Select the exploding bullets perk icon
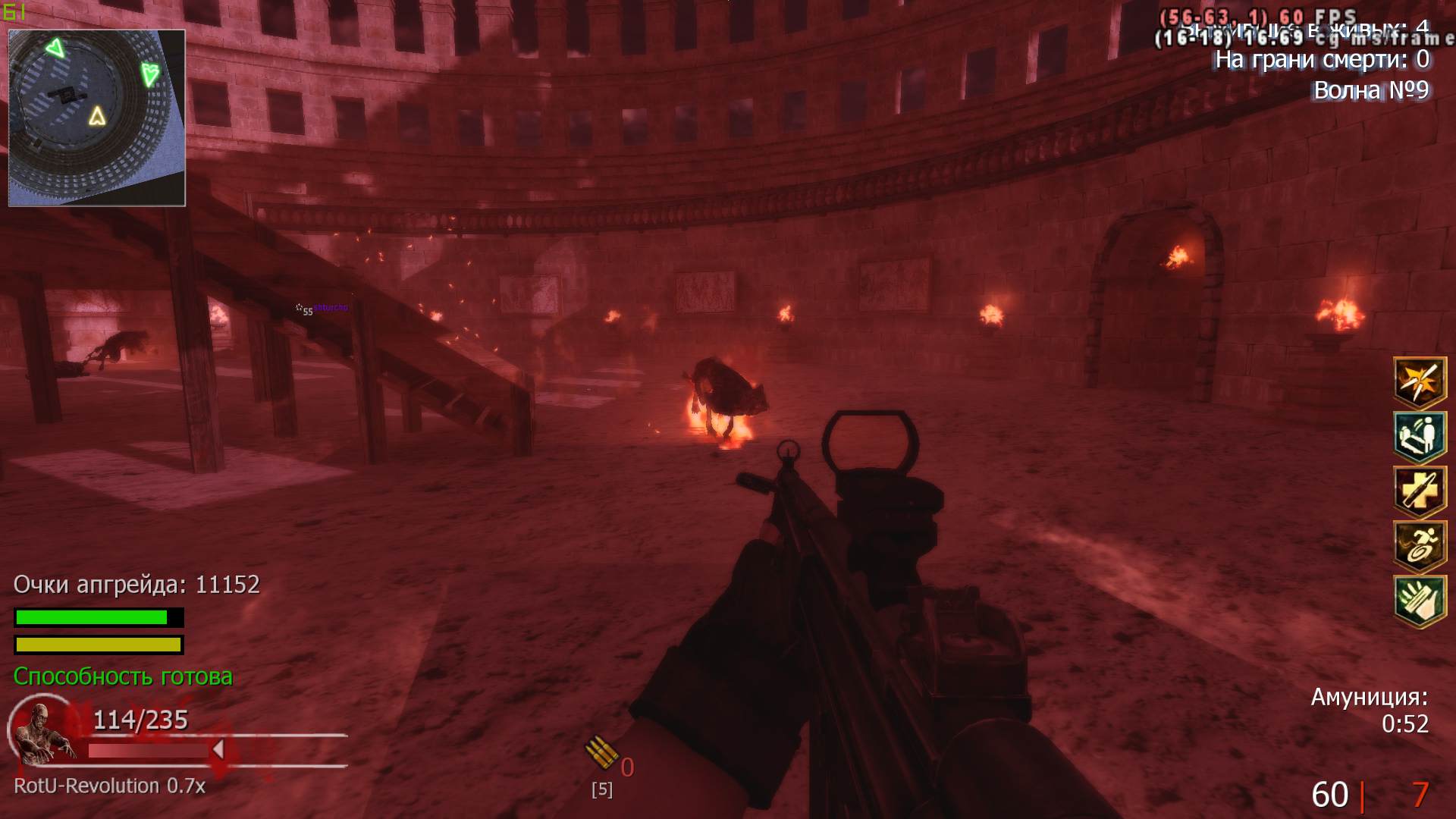The width and height of the screenshot is (1456, 819). pyautogui.click(x=1414, y=382)
